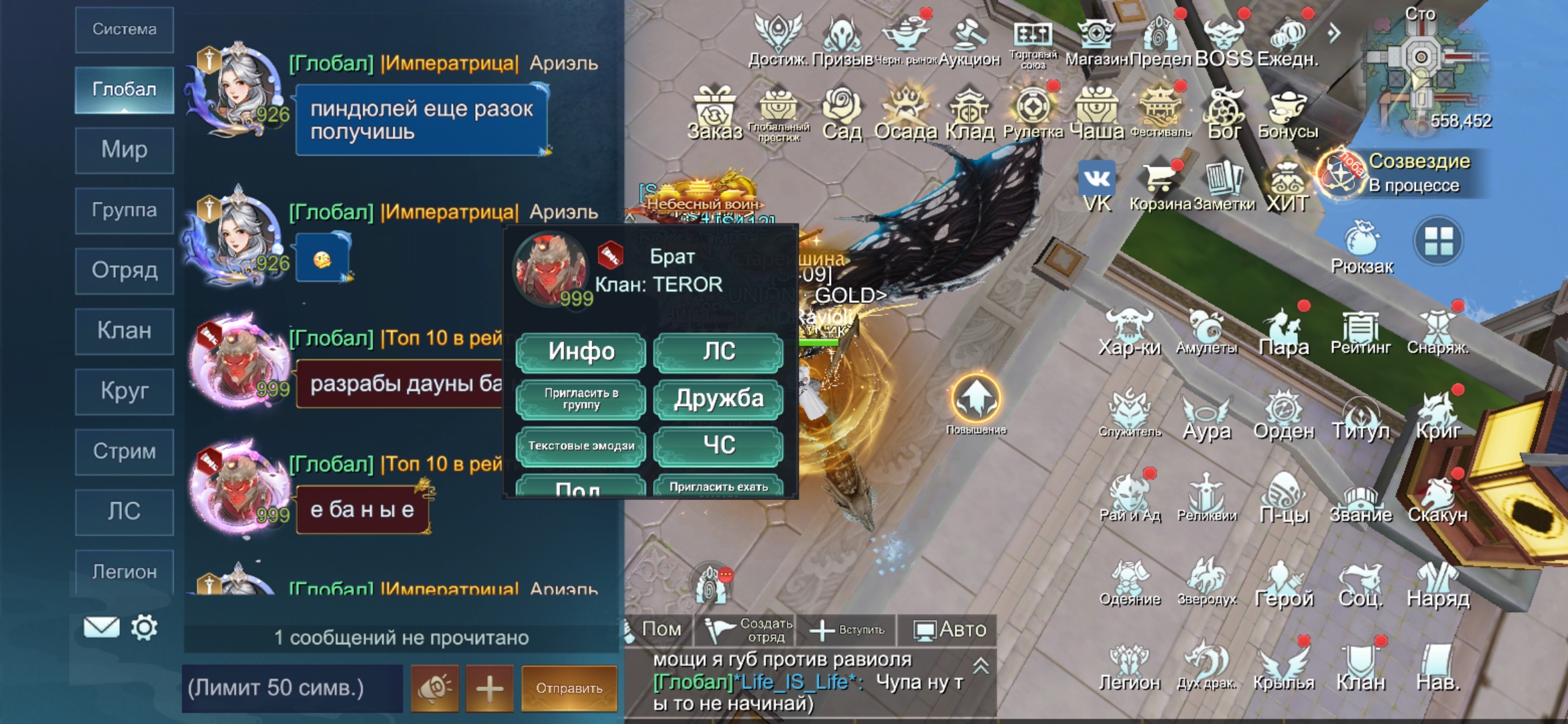Choose Пригласить в группу option

click(580, 399)
